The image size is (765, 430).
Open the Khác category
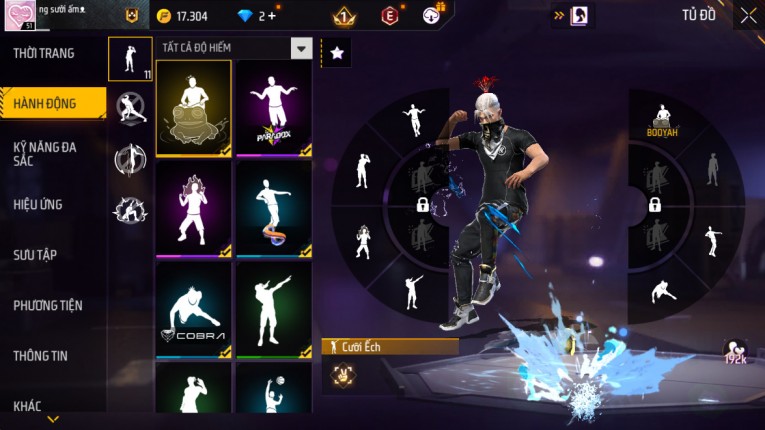click(28, 405)
